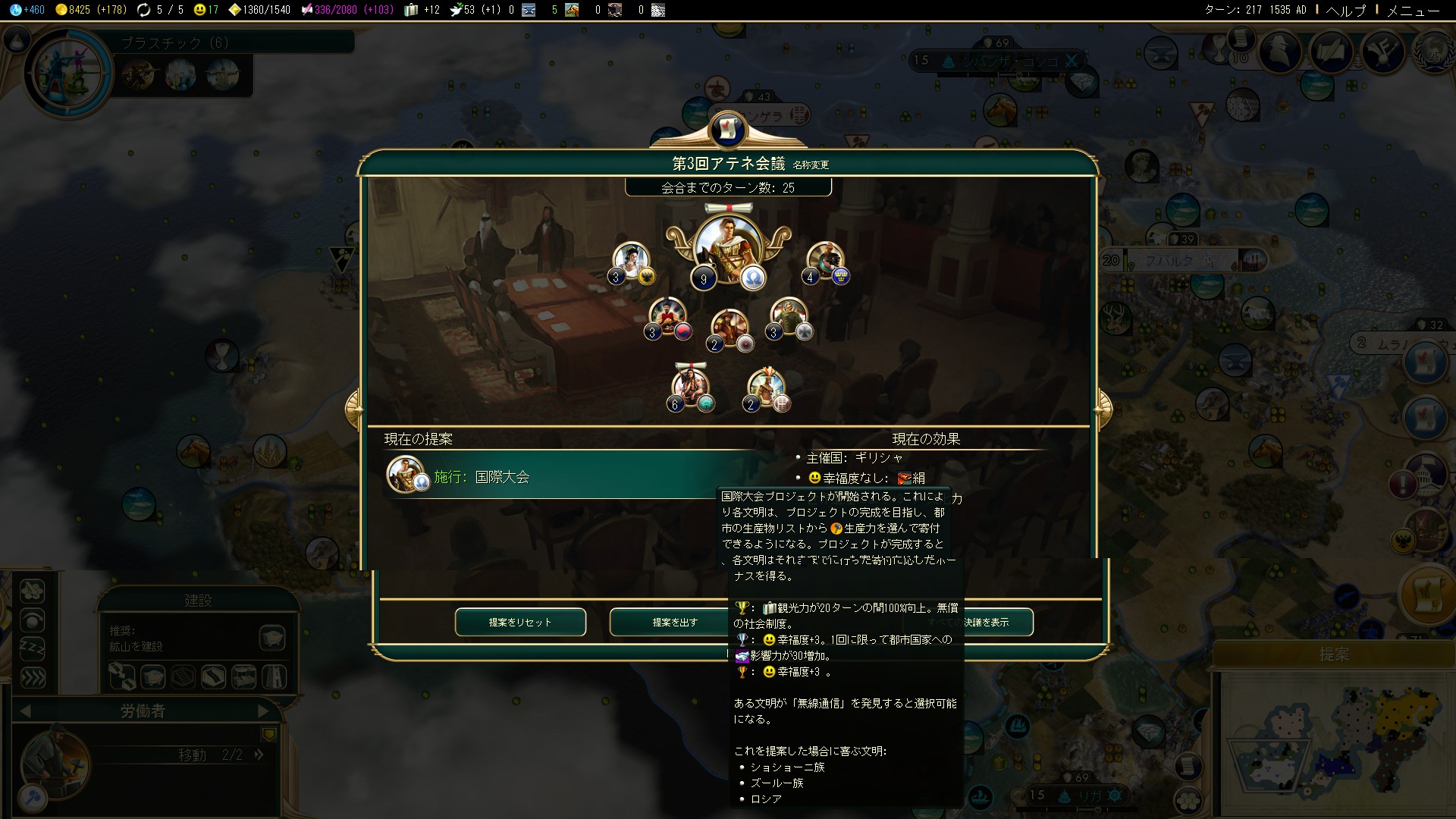Select the host leader portrait with 9 delegates
Screen dimensions: 1456x819
pos(726,247)
